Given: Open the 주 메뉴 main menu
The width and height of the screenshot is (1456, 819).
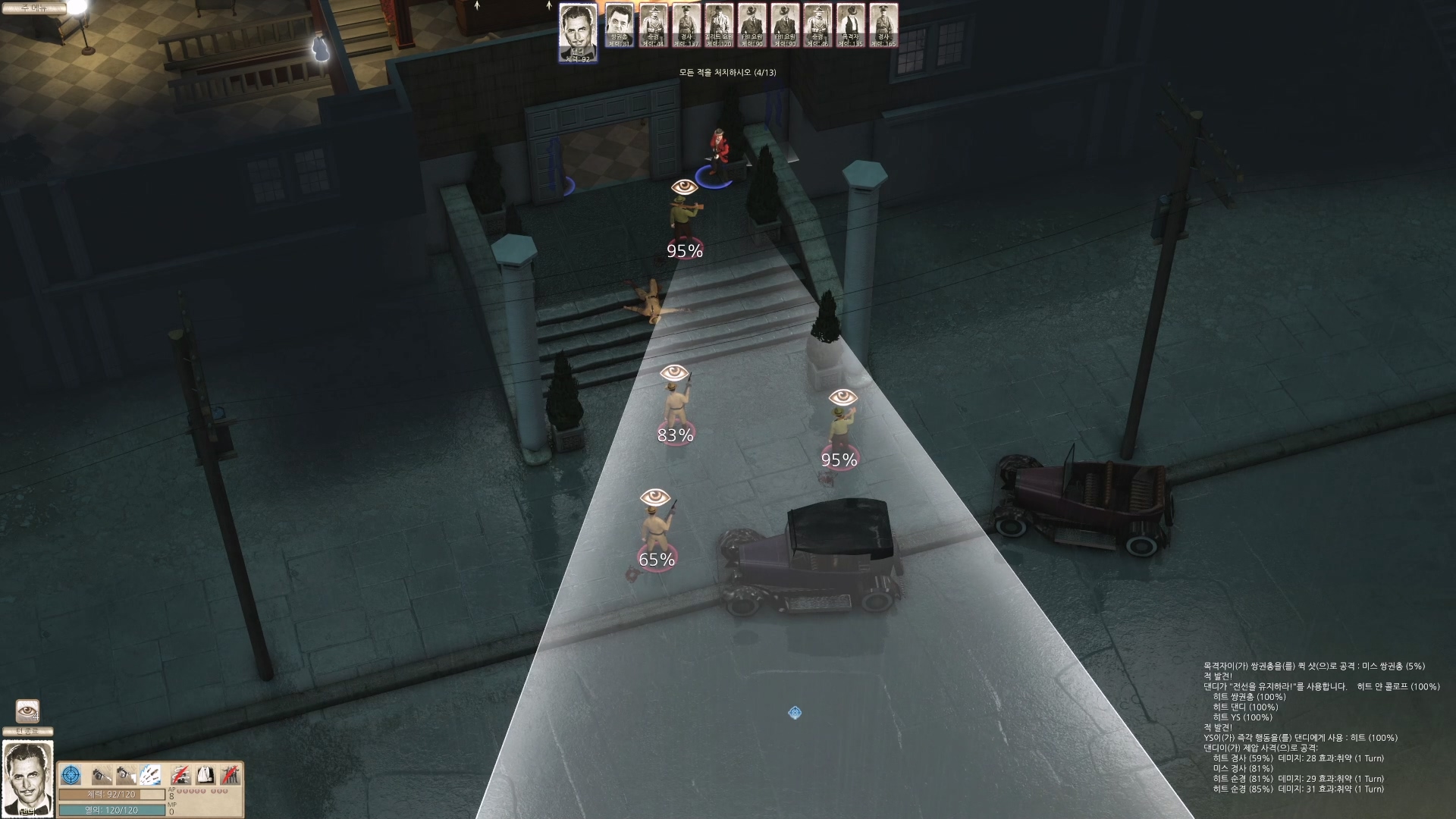Looking at the screenshot, I should [x=33, y=8].
